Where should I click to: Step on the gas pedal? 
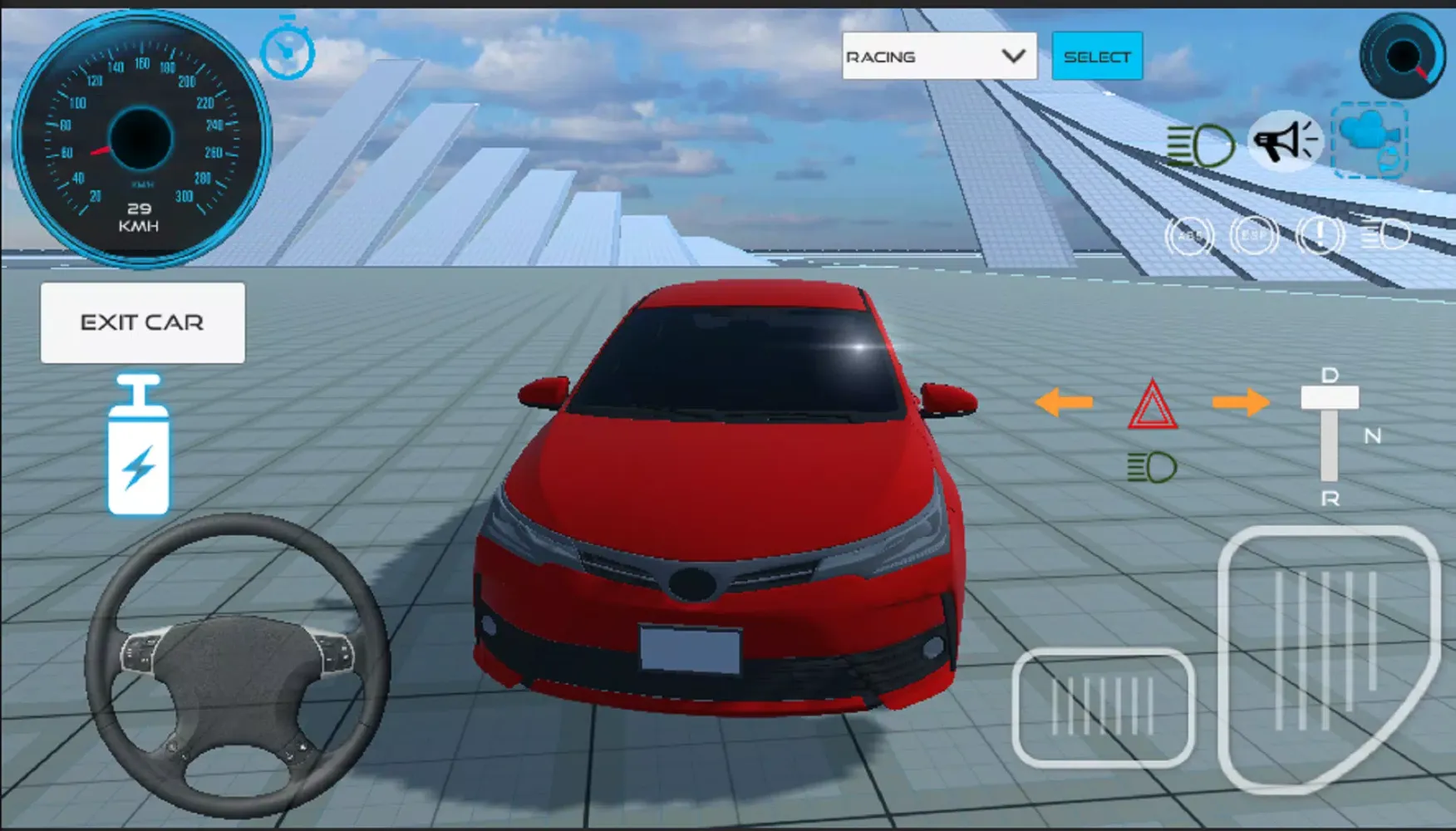pyautogui.click(x=1328, y=656)
